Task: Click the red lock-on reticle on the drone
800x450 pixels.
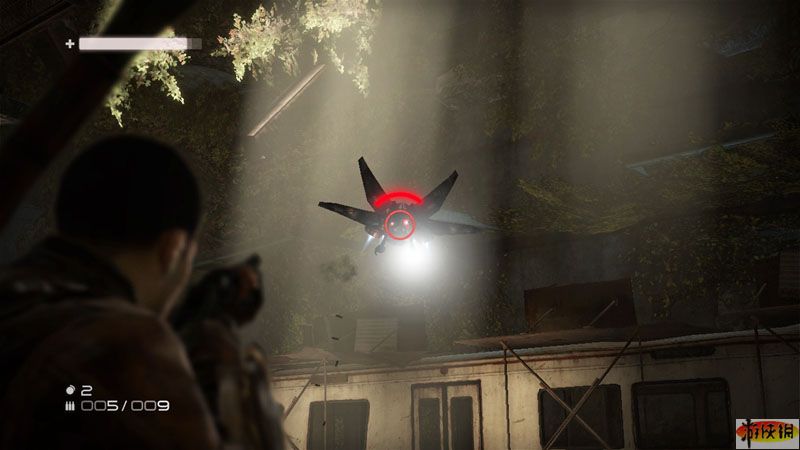Action: 400,225
